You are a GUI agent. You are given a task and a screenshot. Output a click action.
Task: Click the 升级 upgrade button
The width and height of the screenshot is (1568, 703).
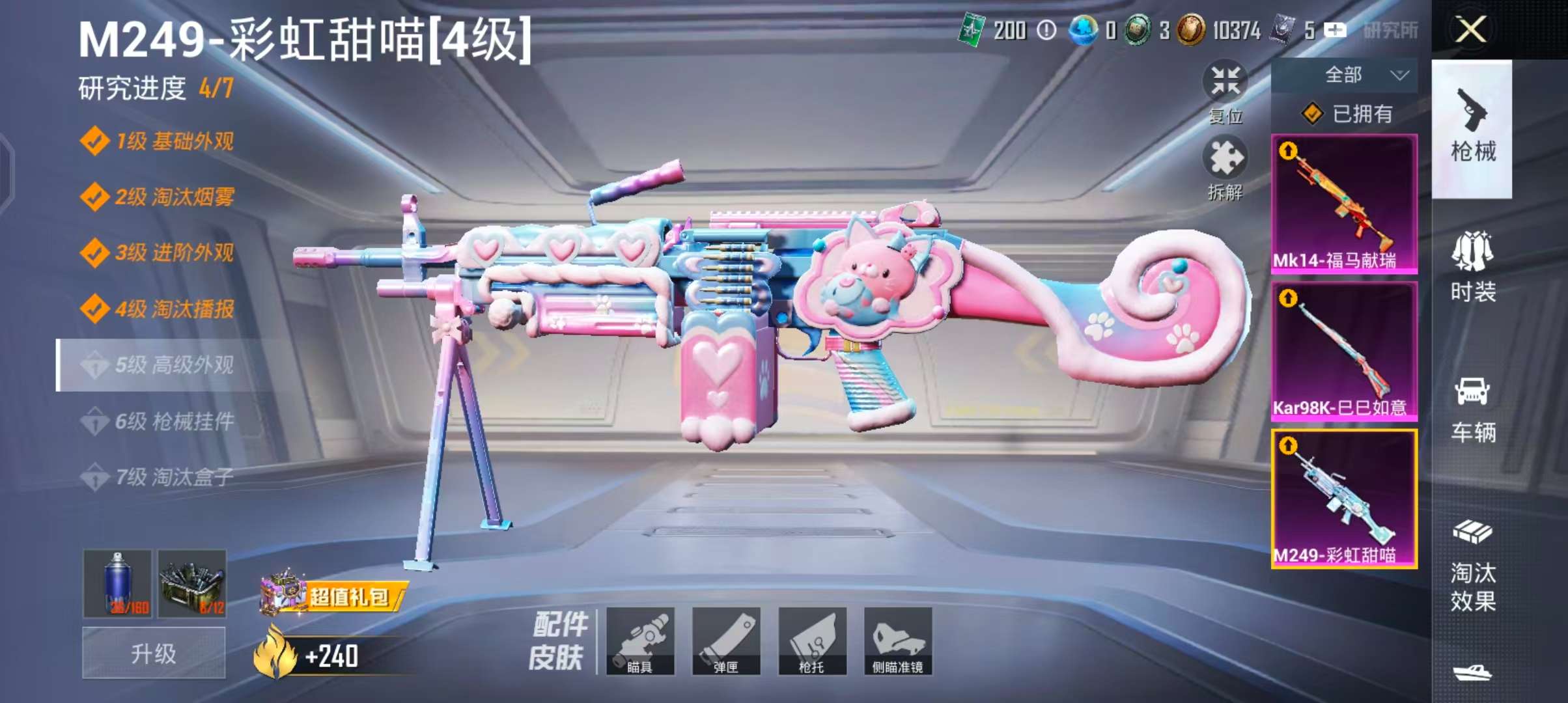pos(154,653)
